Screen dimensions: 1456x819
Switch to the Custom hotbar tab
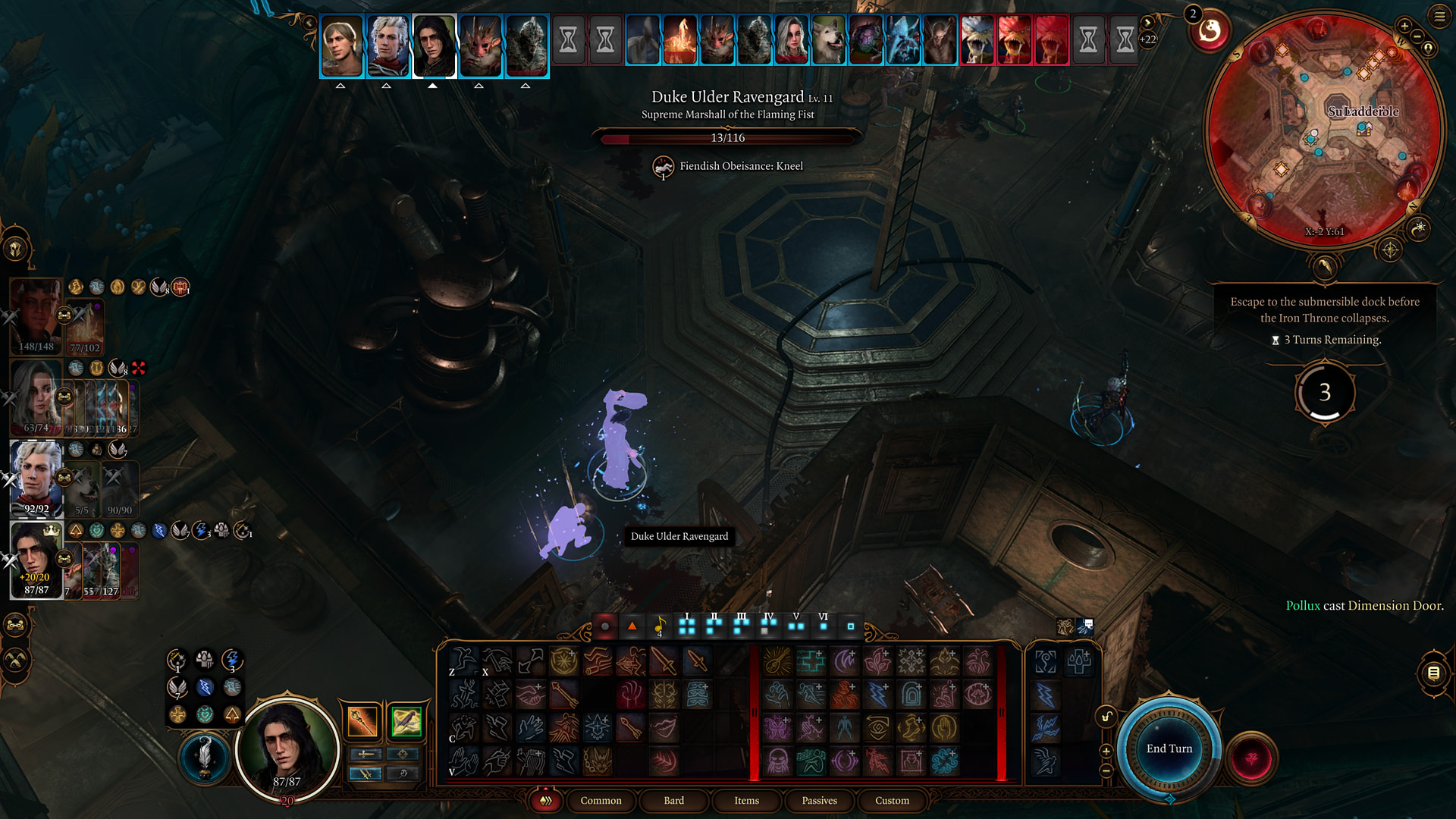pyautogui.click(x=892, y=800)
